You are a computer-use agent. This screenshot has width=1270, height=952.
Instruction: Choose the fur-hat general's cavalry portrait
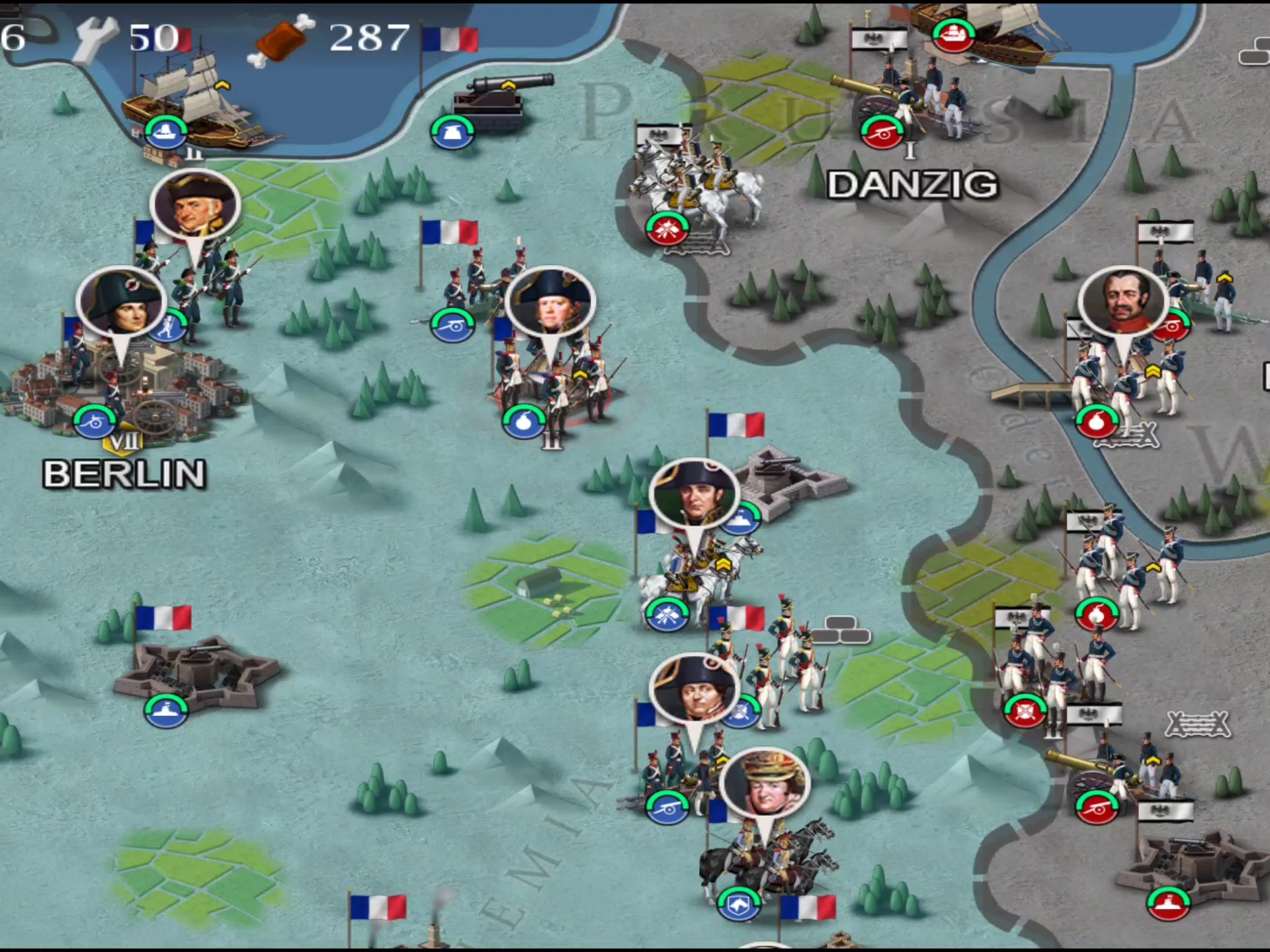pyautogui.click(x=765, y=785)
